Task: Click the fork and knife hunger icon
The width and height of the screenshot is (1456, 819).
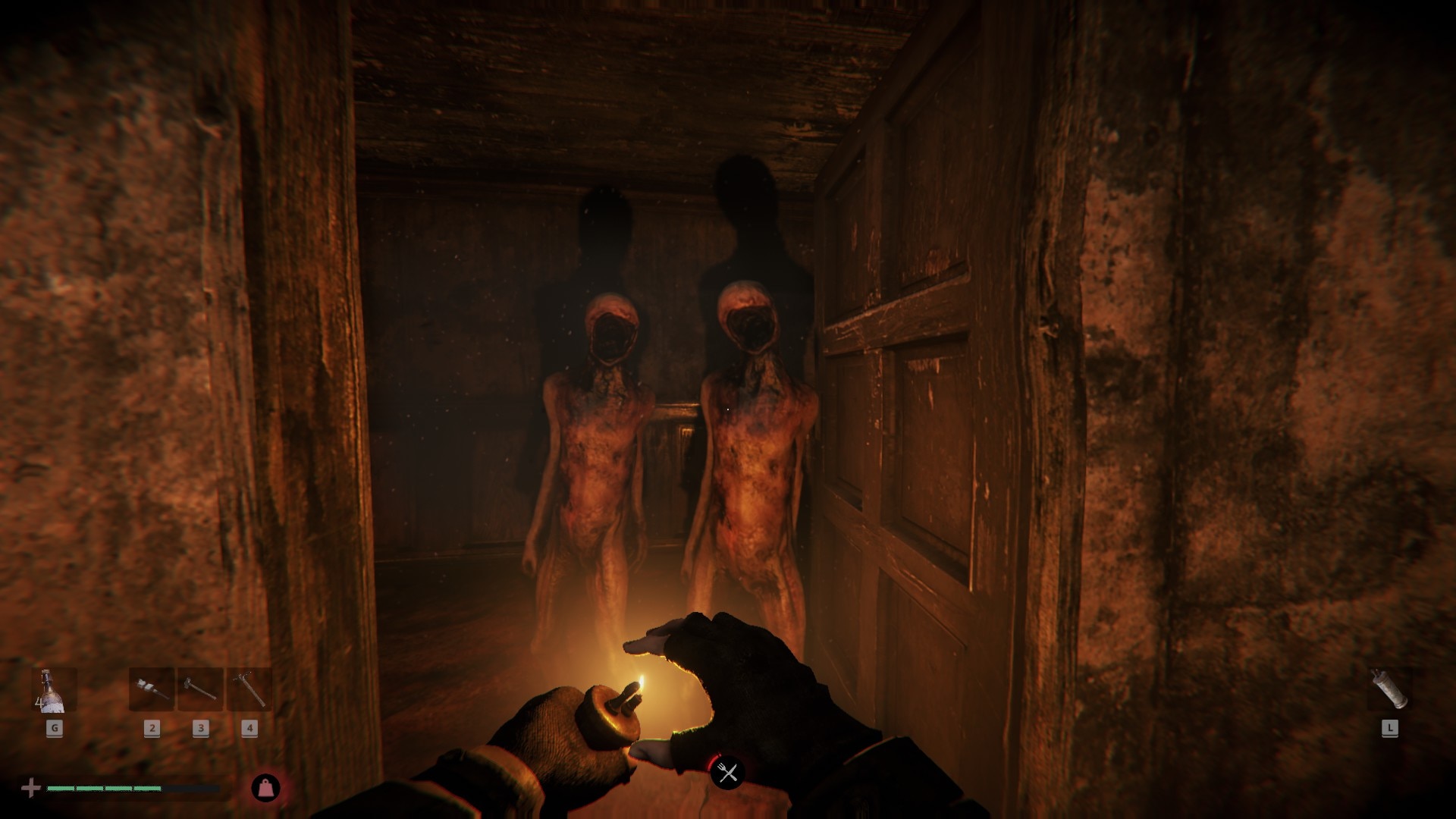Action: (x=727, y=773)
